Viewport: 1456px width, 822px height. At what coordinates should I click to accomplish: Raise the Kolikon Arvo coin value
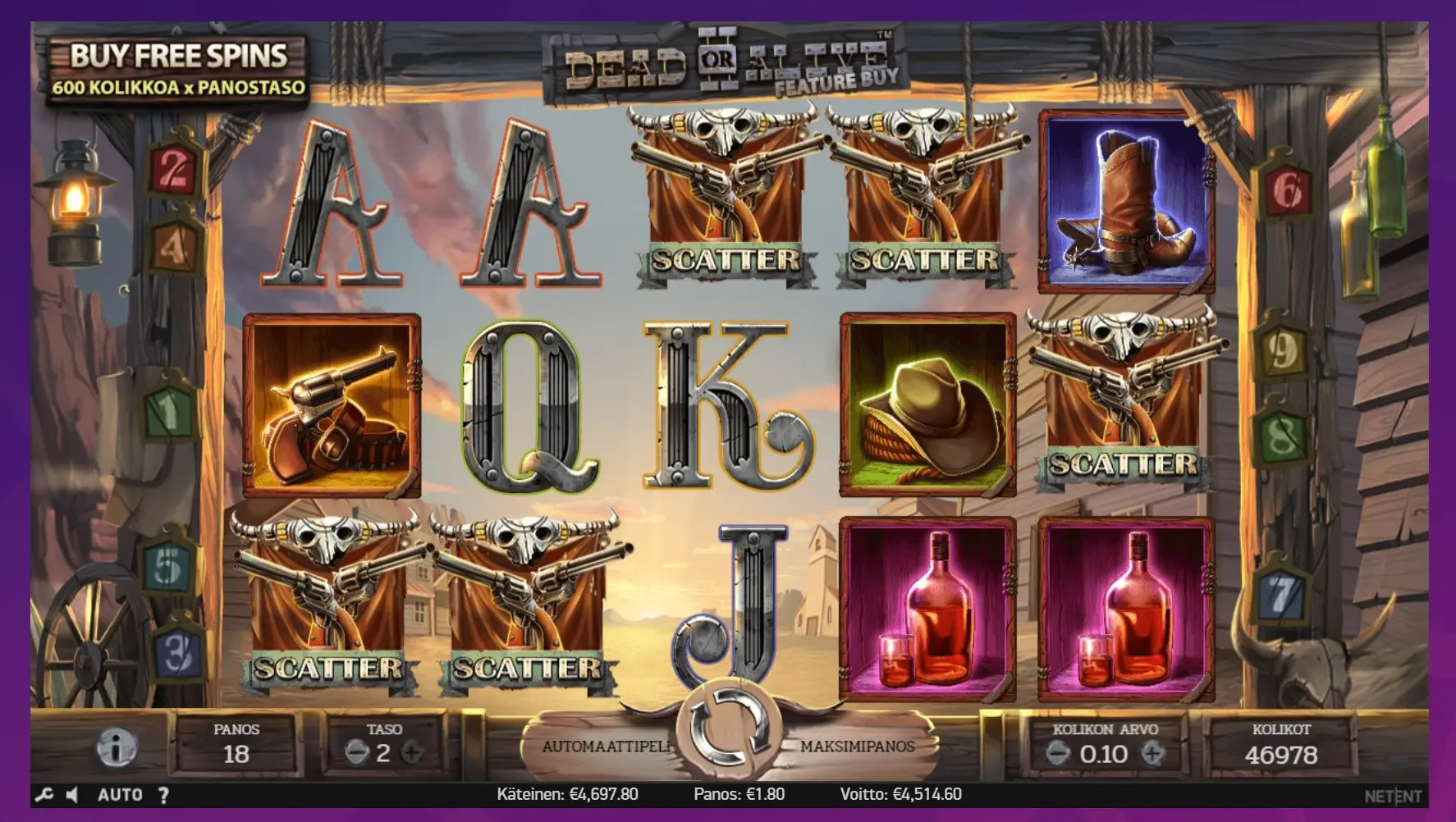1153,753
